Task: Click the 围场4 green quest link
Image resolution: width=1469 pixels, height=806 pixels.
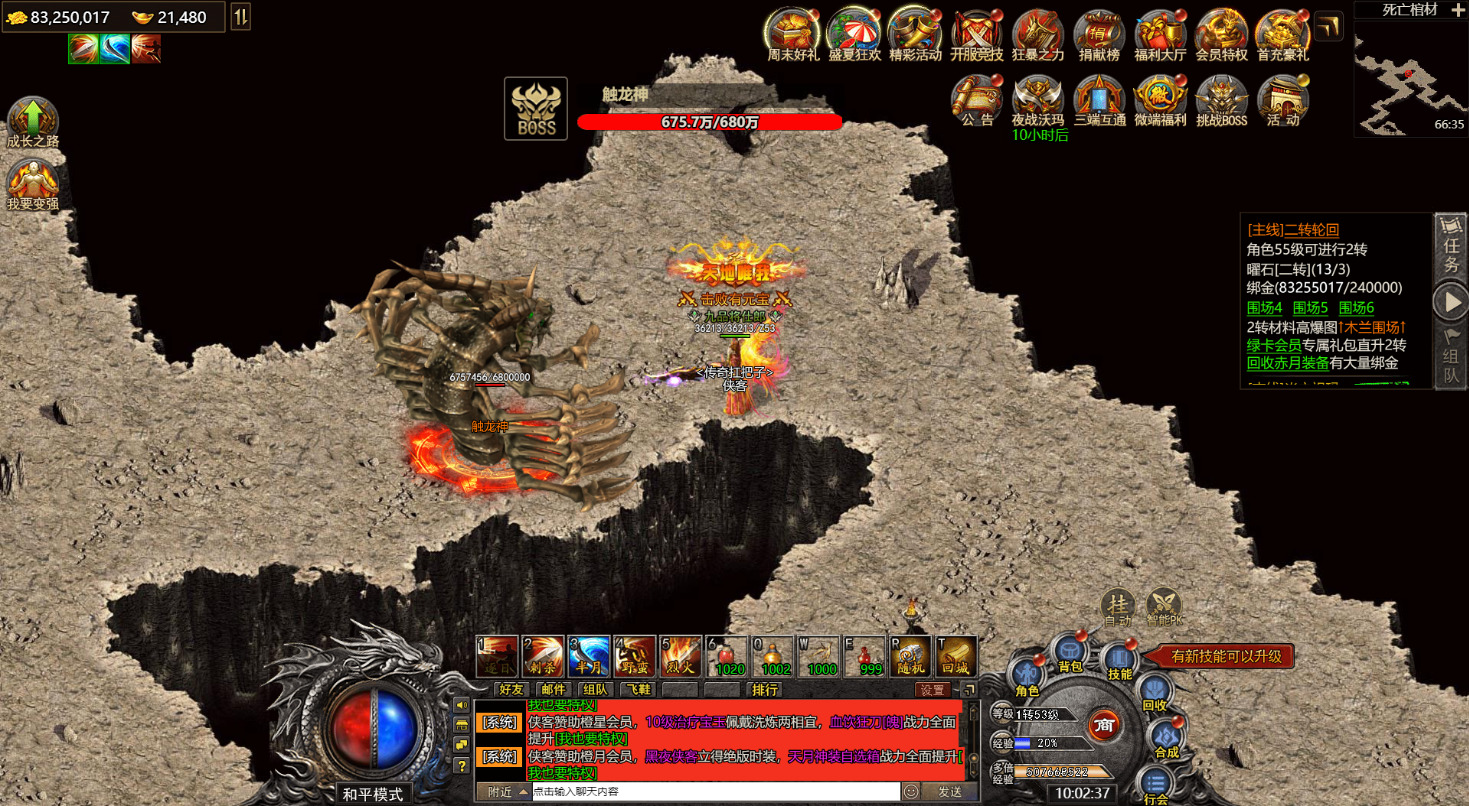Action: coord(1264,308)
